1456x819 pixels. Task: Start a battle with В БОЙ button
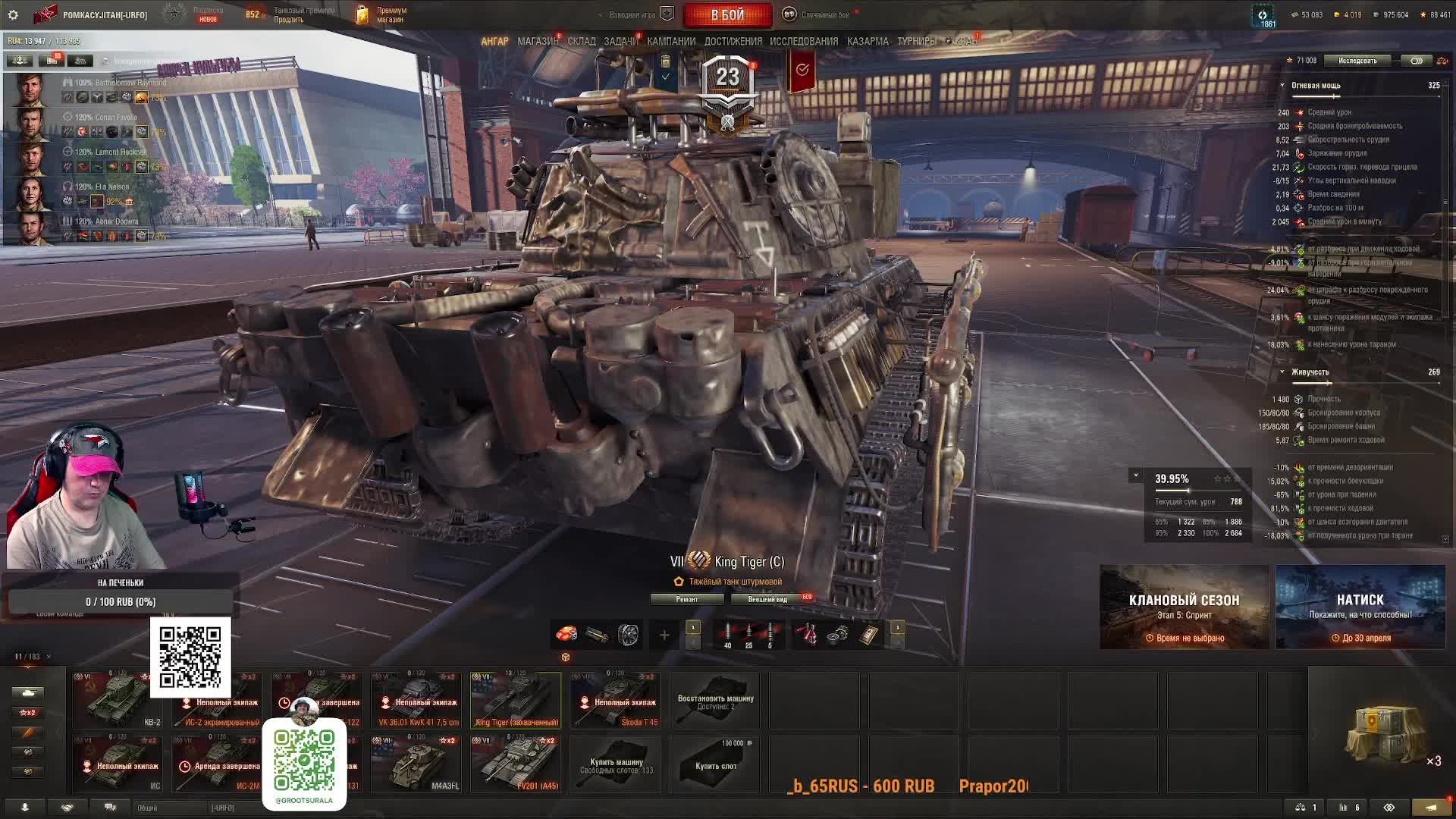(x=727, y=15)
